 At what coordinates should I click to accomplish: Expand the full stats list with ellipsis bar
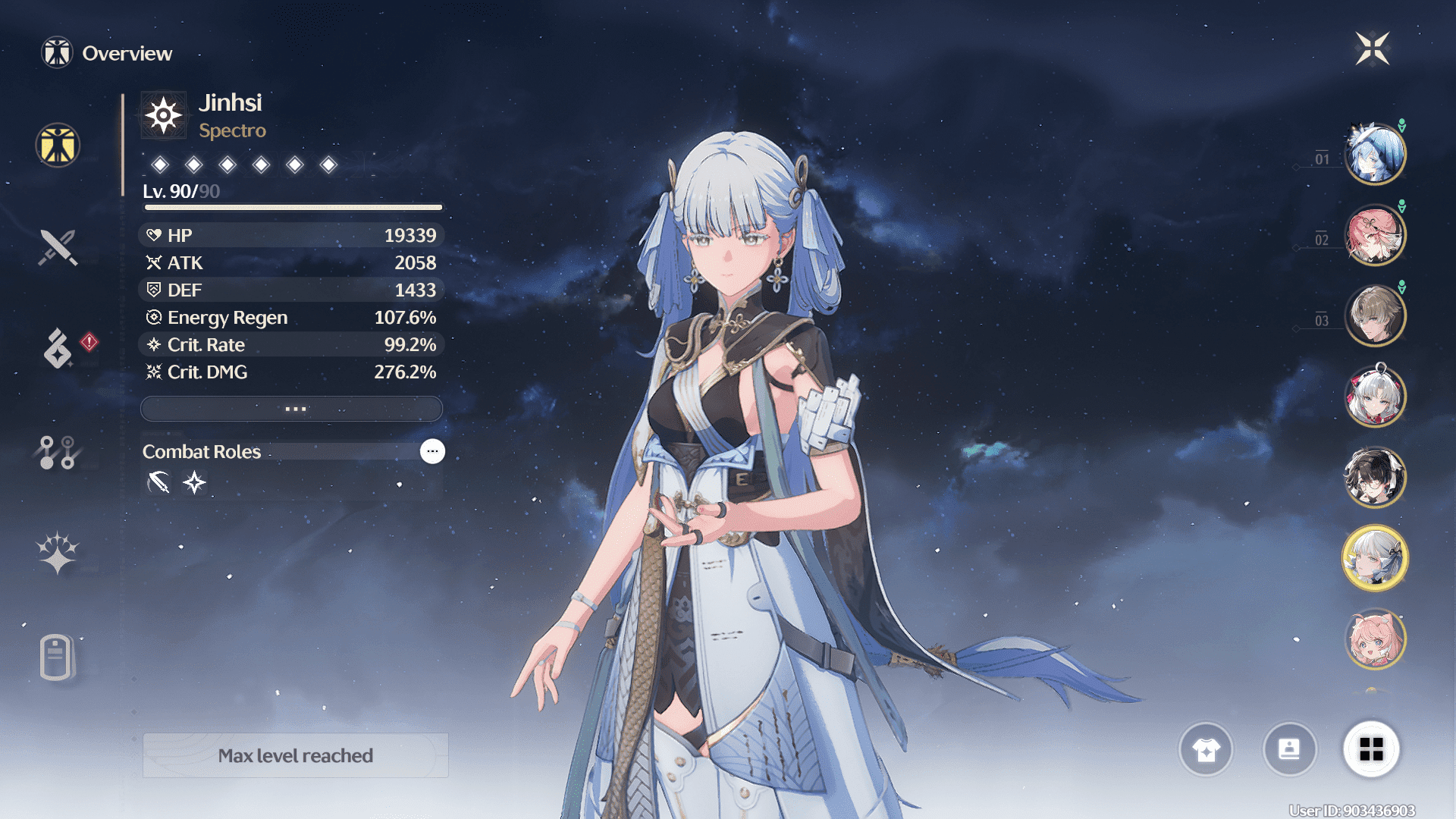click(292, 409)
